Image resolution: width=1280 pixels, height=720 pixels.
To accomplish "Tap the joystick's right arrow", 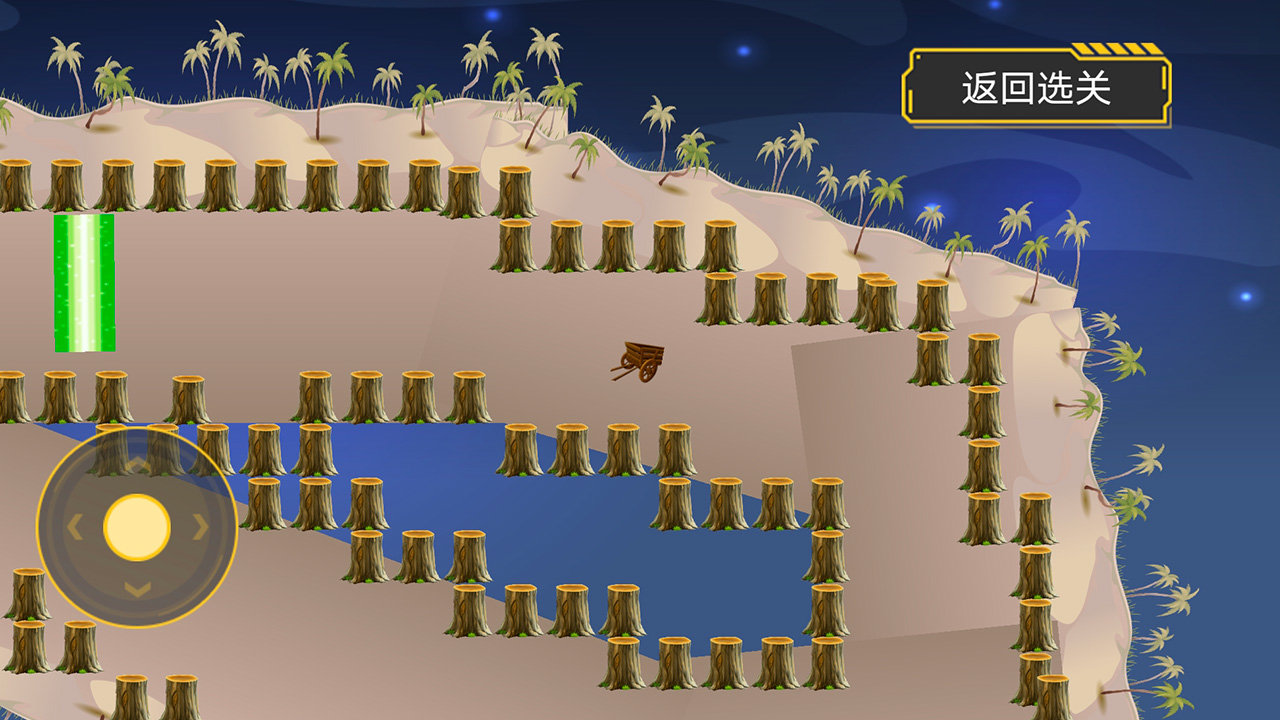I will [201, 527].
